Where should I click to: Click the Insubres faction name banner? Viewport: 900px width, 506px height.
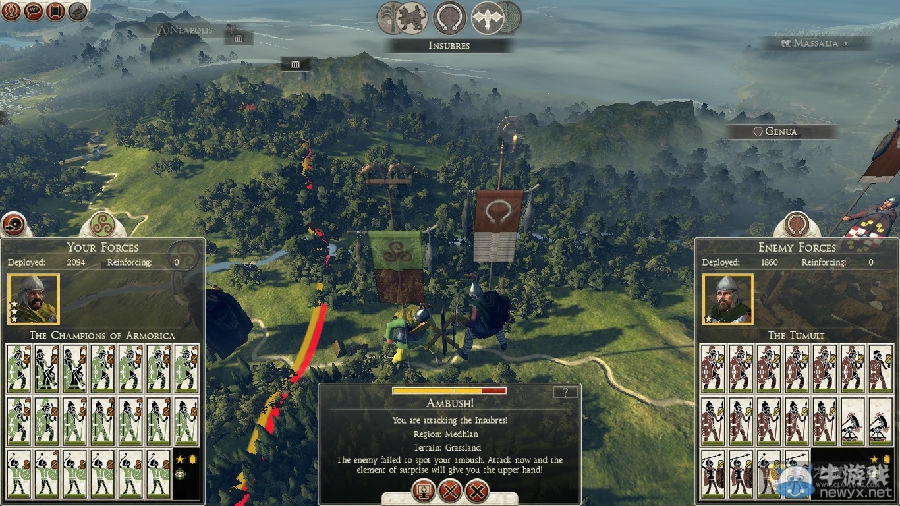tap(450, 45)
